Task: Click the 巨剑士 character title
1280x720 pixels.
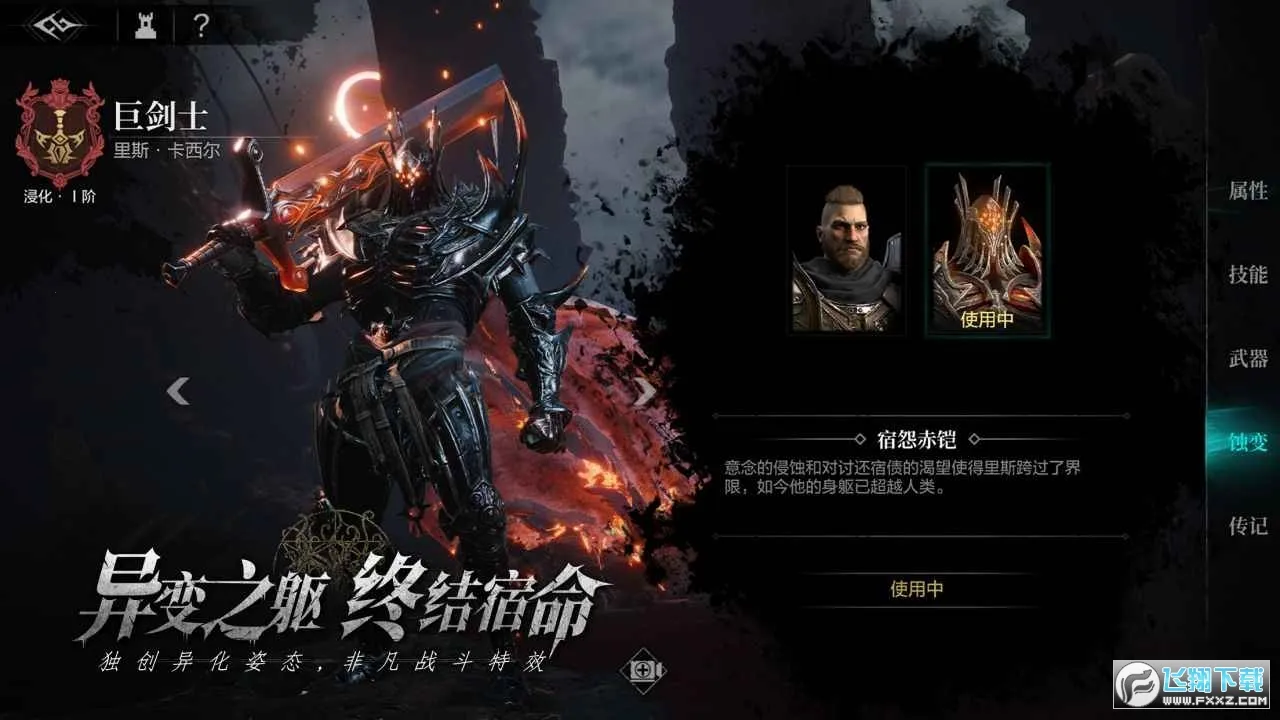Action: coord(163,114)
